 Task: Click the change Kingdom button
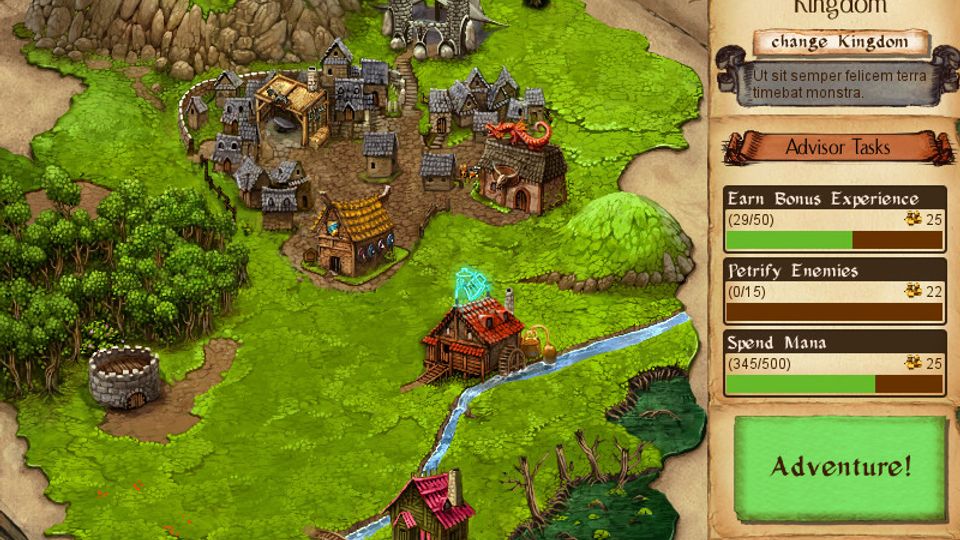pyautogui.click(x=840, y=43)
